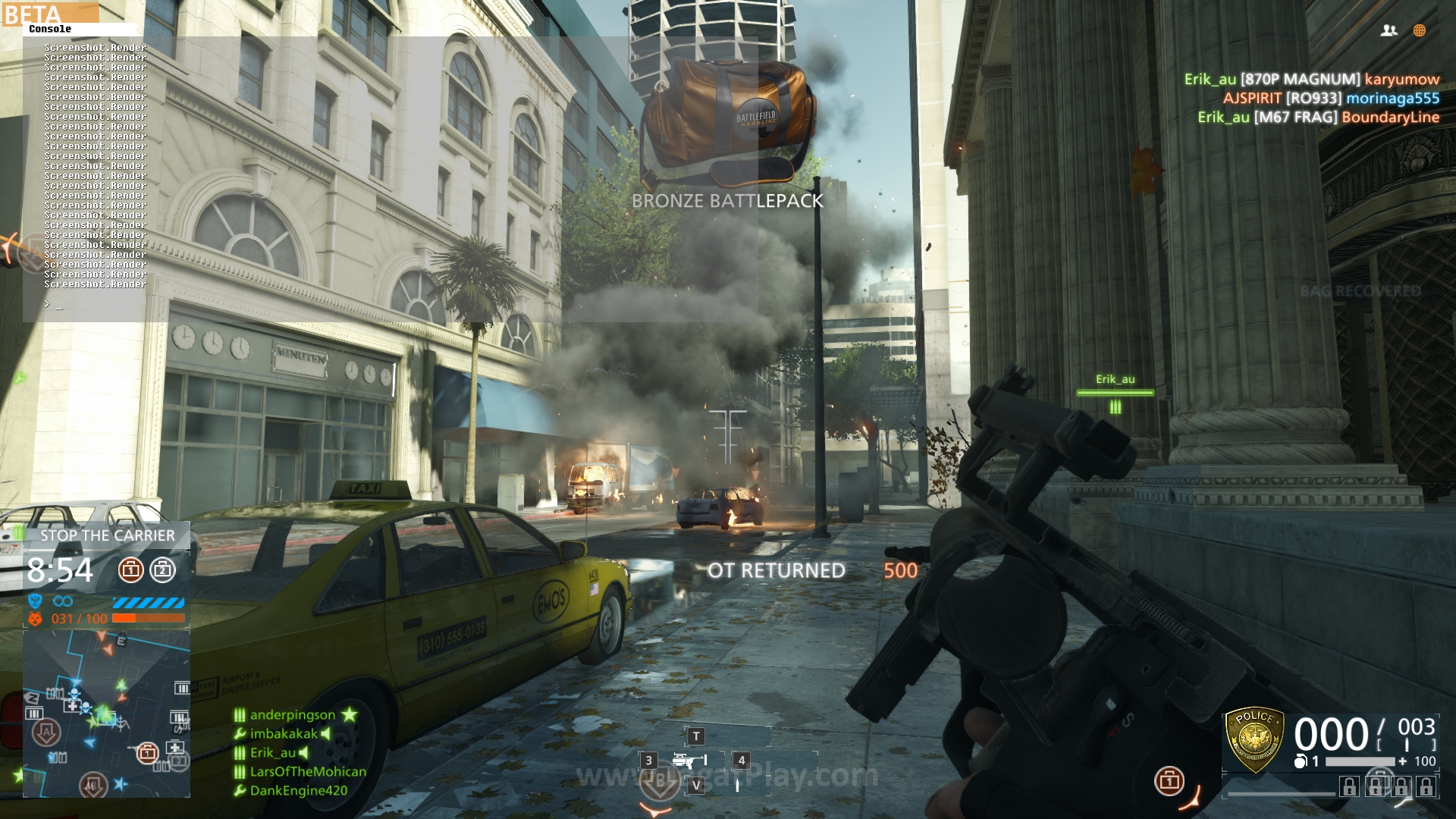Click the STOP THE CARRIER banner
The width and height of the screenshot is (1456, 819).
tap(108, 535)
